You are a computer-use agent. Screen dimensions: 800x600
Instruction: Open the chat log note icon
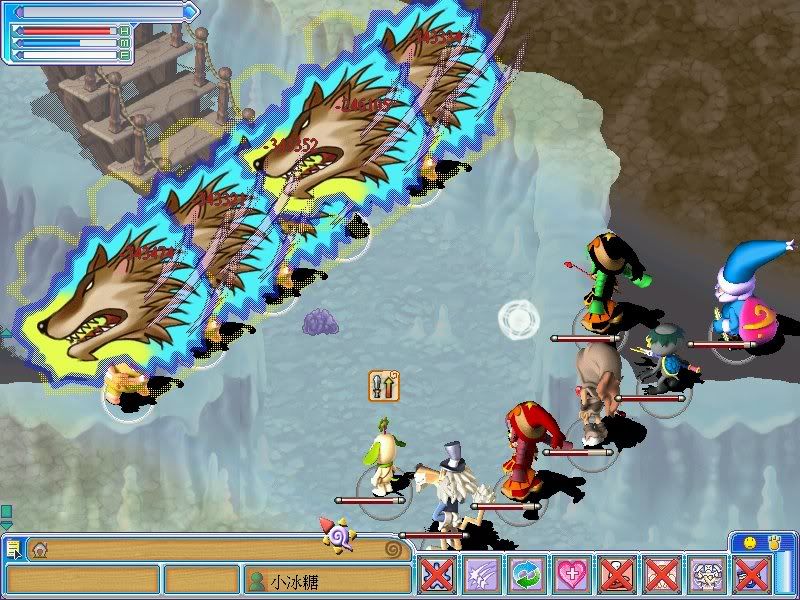[14, 548]
